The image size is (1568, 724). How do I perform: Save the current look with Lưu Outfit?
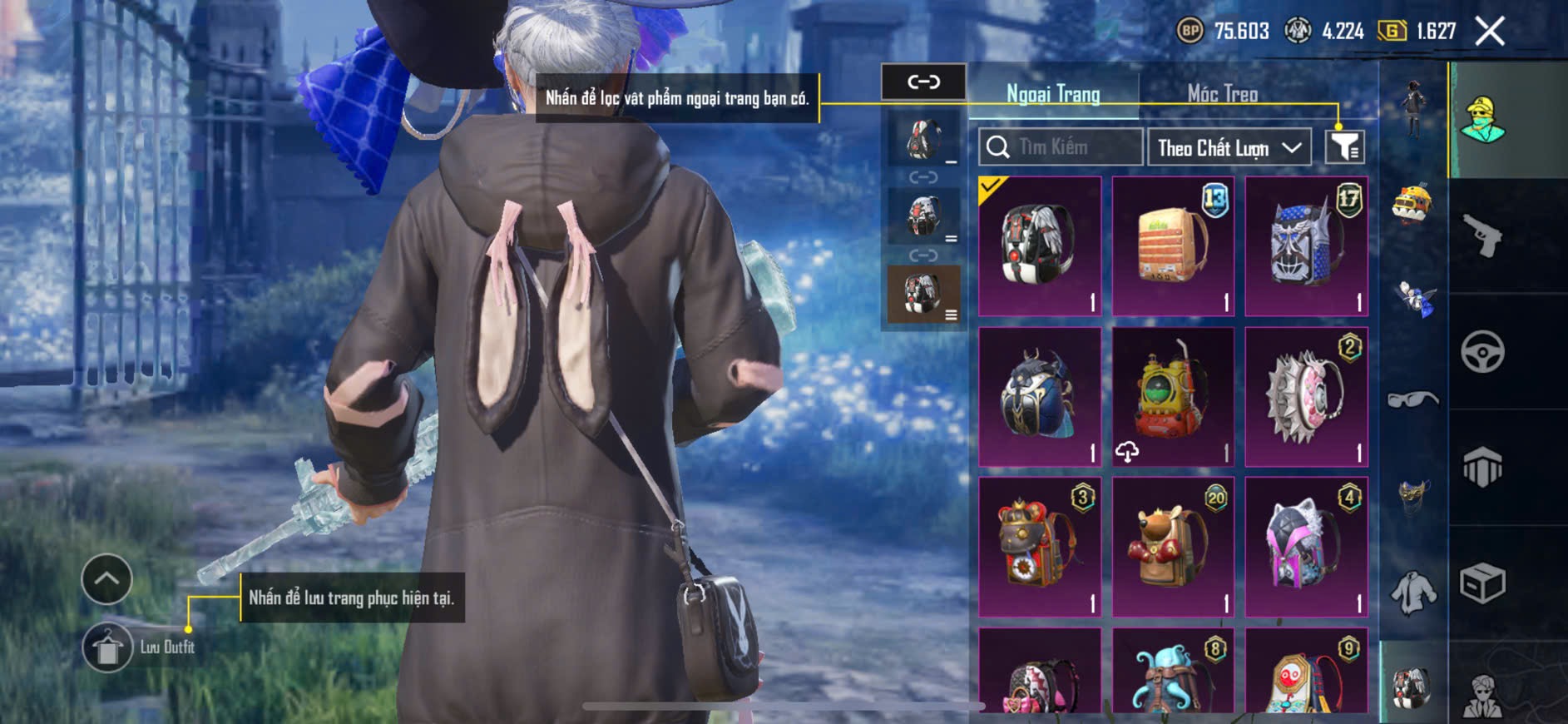pos(108,647)
